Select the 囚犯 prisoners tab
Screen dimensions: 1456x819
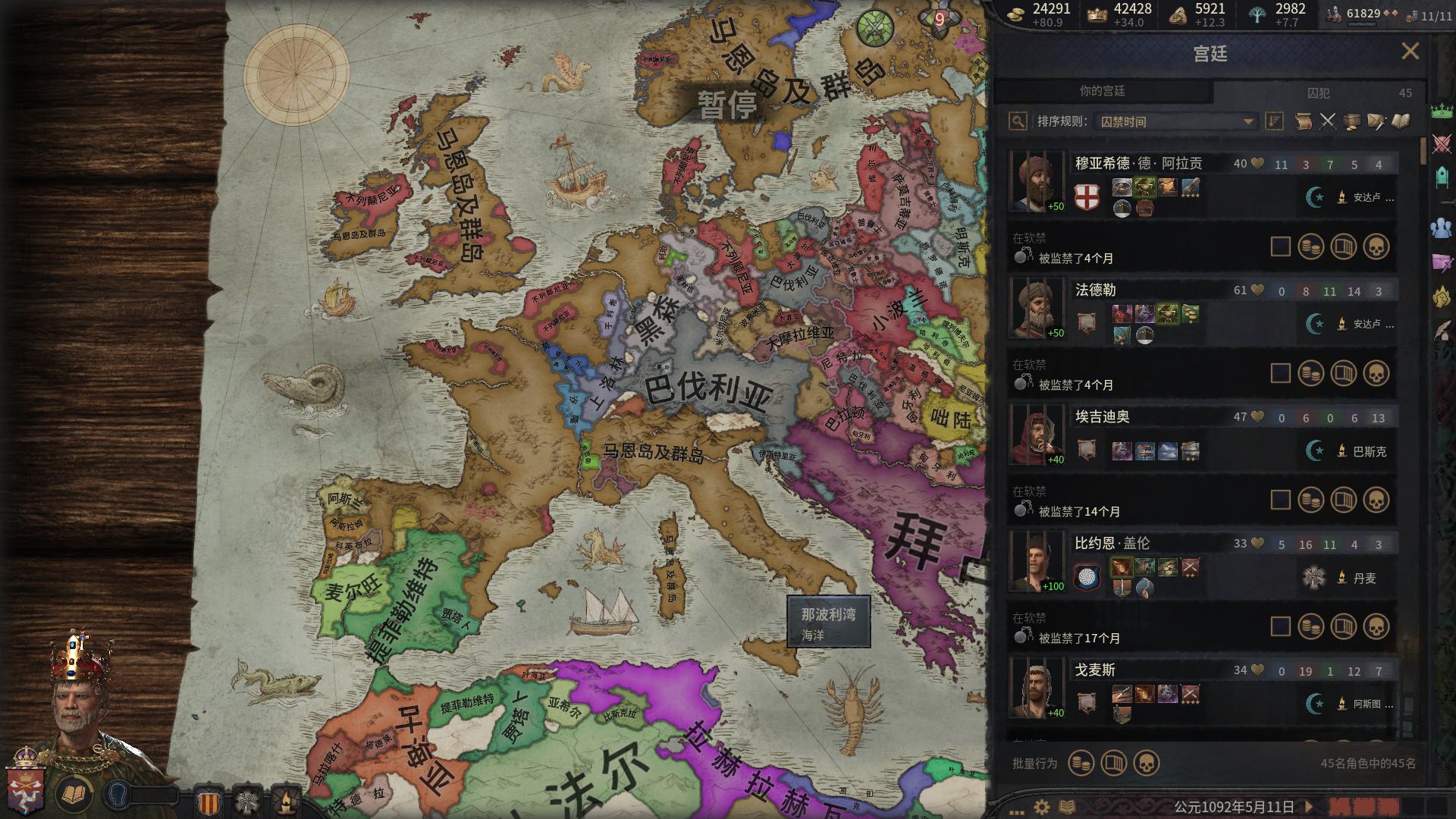[1319, 93]
